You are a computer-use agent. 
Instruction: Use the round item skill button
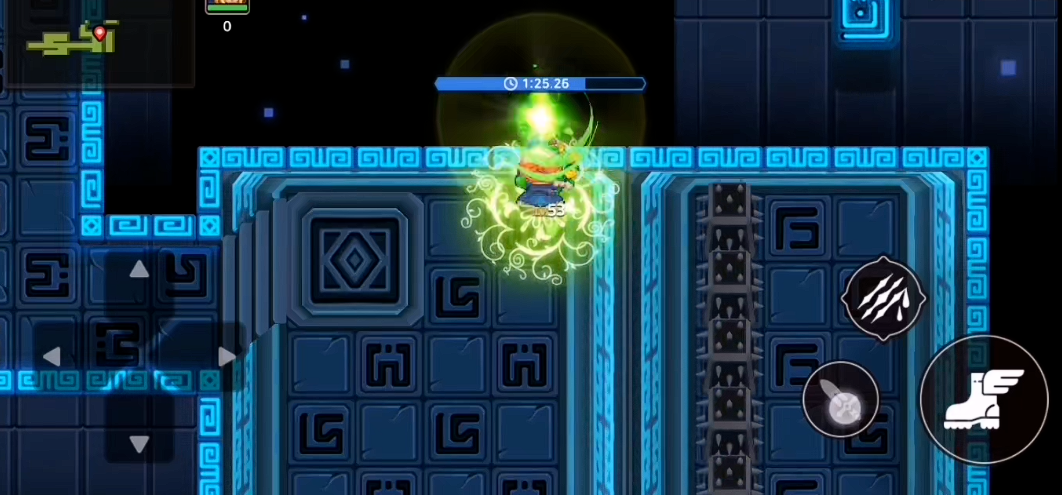pyautogui.click(x=841, y=399)
